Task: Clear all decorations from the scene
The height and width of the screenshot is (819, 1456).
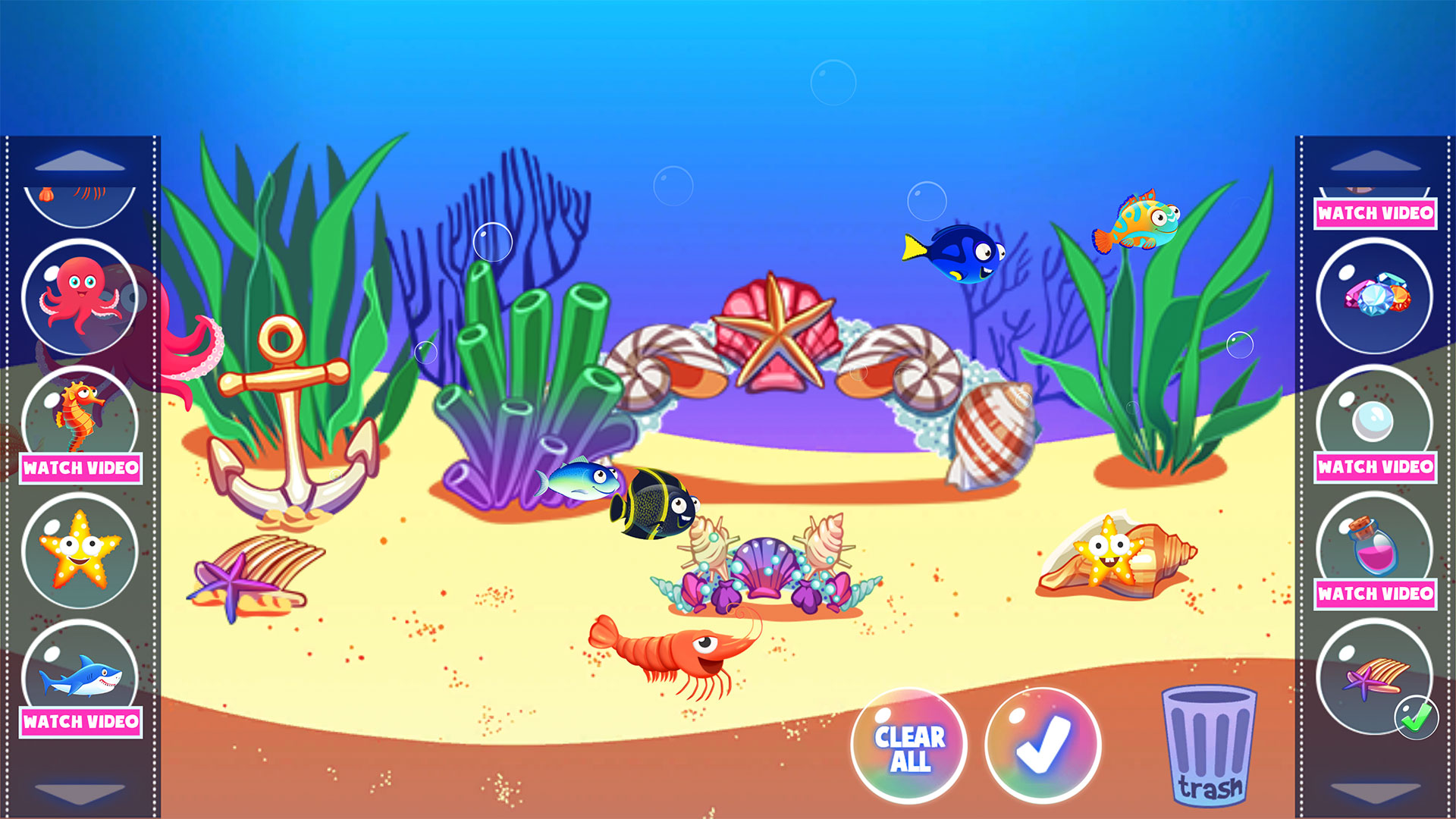Action: pyautogui.click(x=908, y=747)
